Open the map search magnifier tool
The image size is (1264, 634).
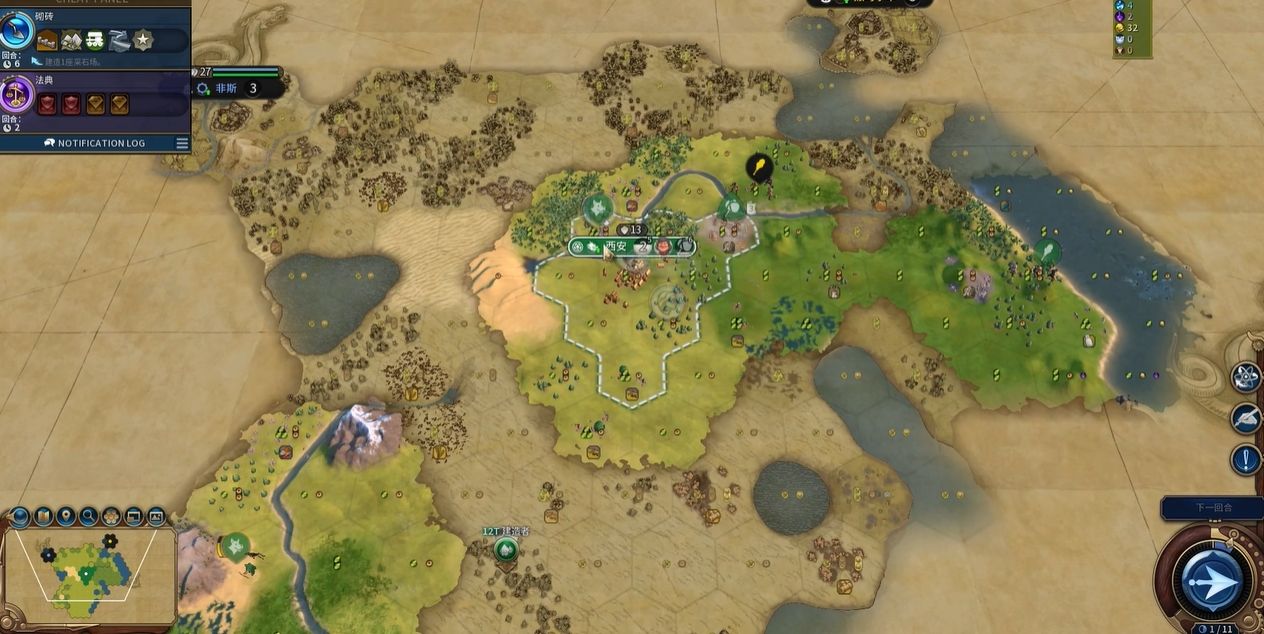[89, 517]
